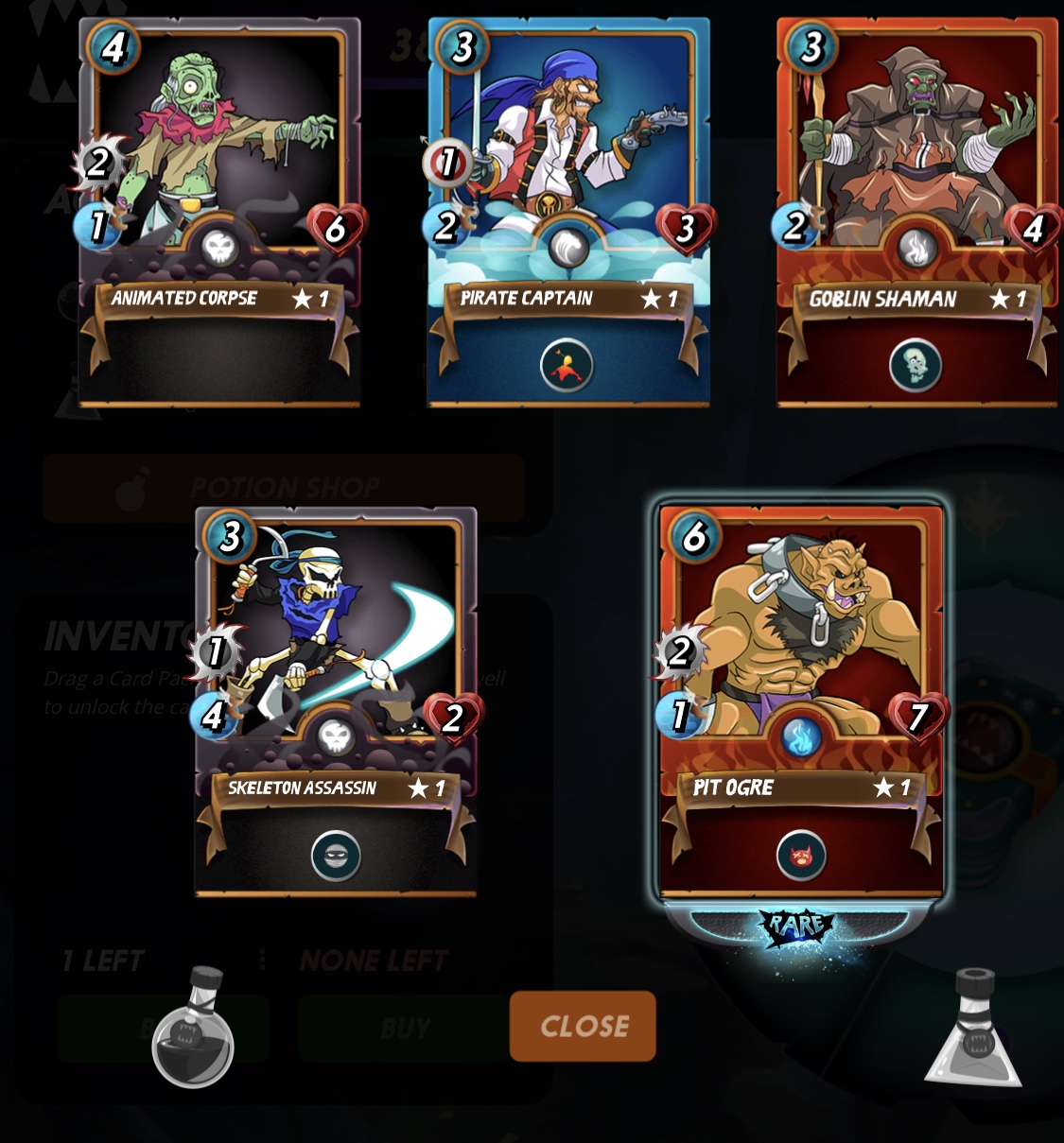Close the card pack reveal
The height and width of the screenshot is (1143, 1064).
(583, 1026)
